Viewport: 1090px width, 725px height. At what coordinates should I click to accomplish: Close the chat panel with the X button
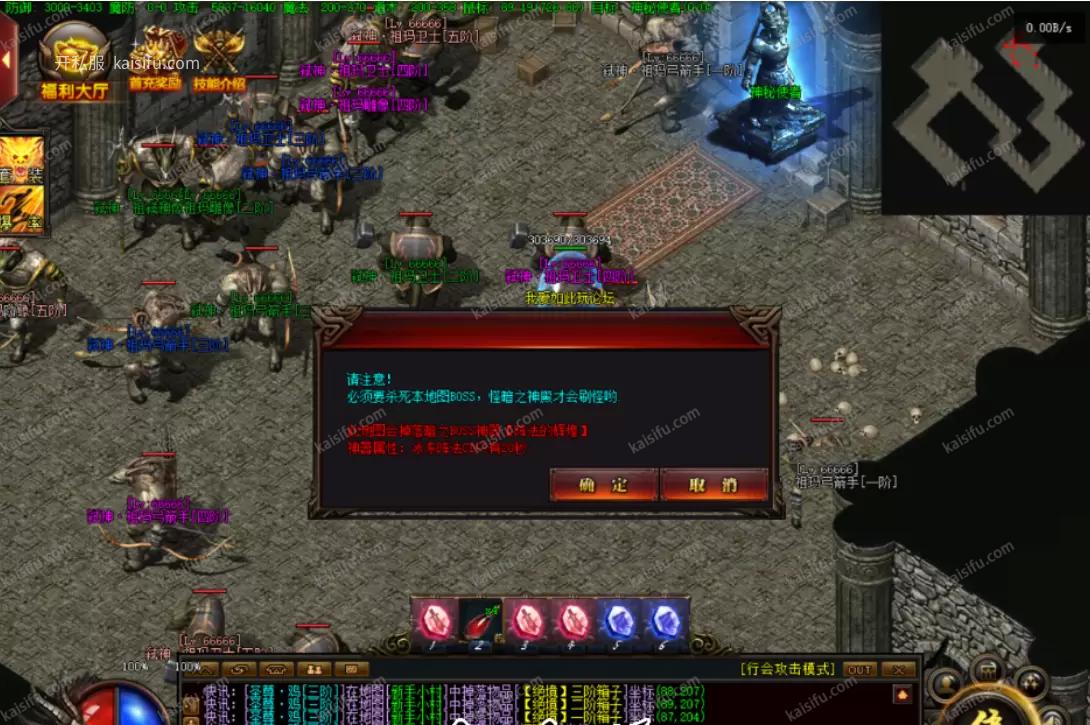pyautogui.click(x=898, y=669)
